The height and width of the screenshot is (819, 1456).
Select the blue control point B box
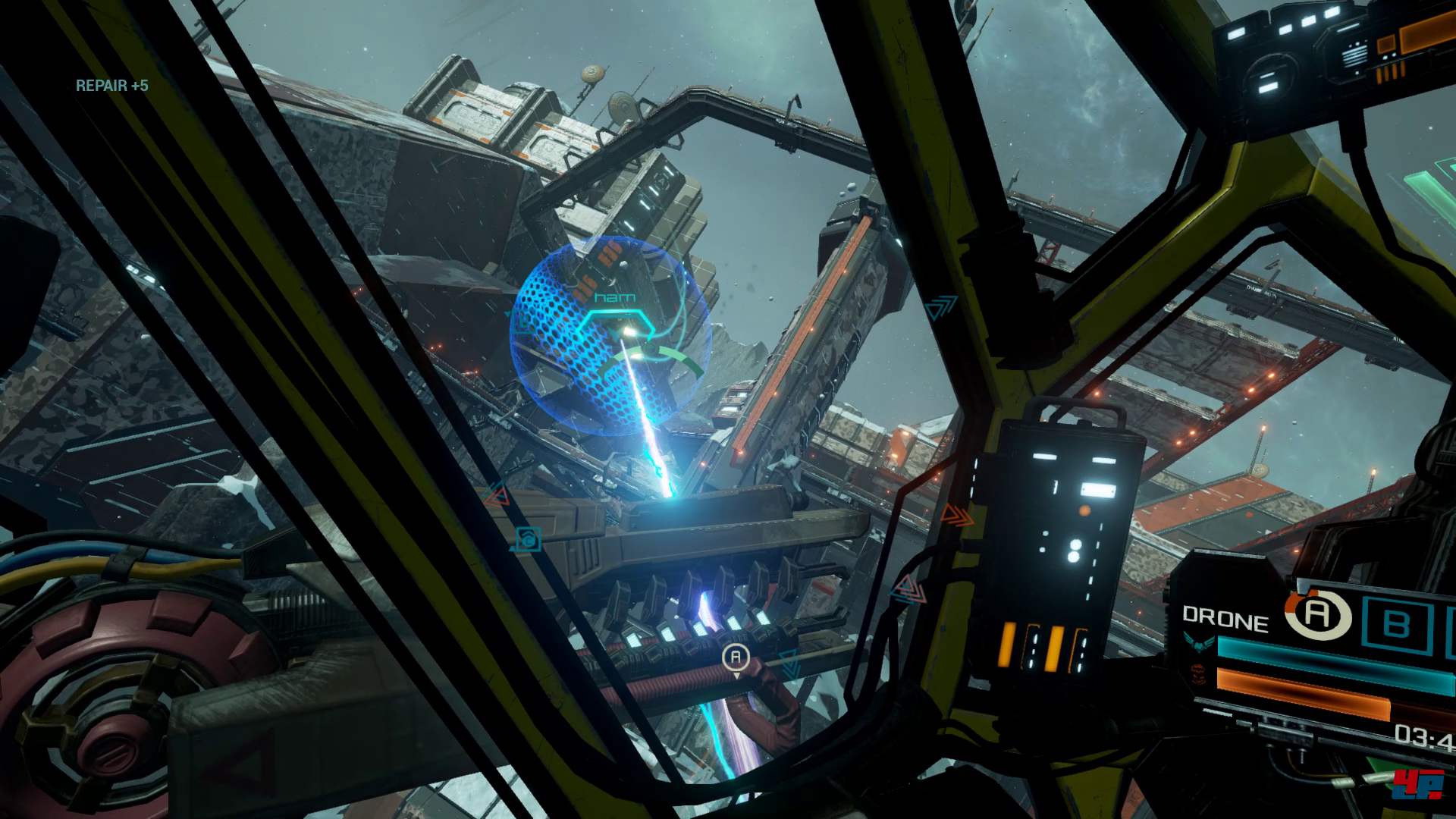pos(1396,623)
